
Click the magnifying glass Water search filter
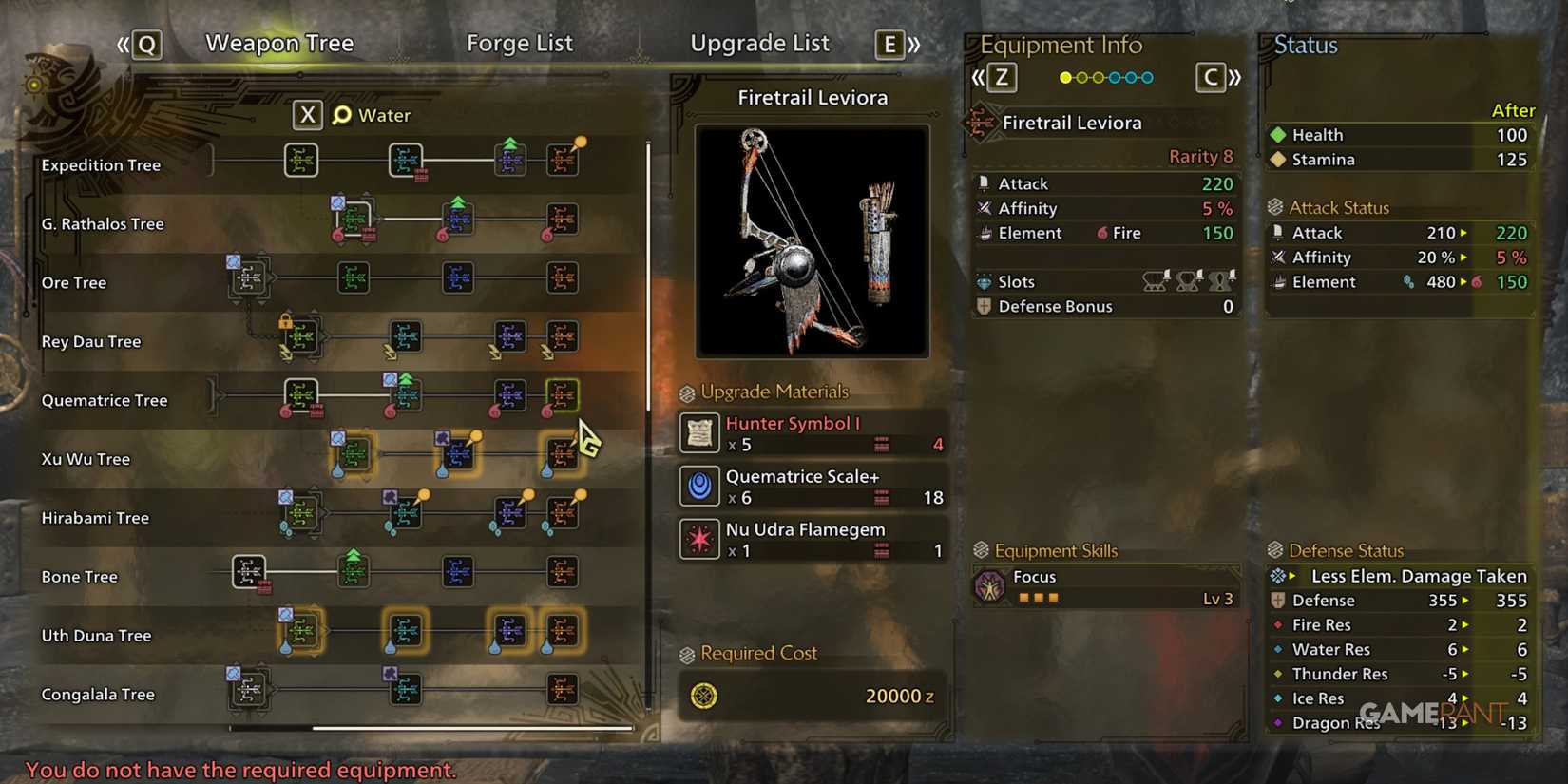(x=341, y=114)
